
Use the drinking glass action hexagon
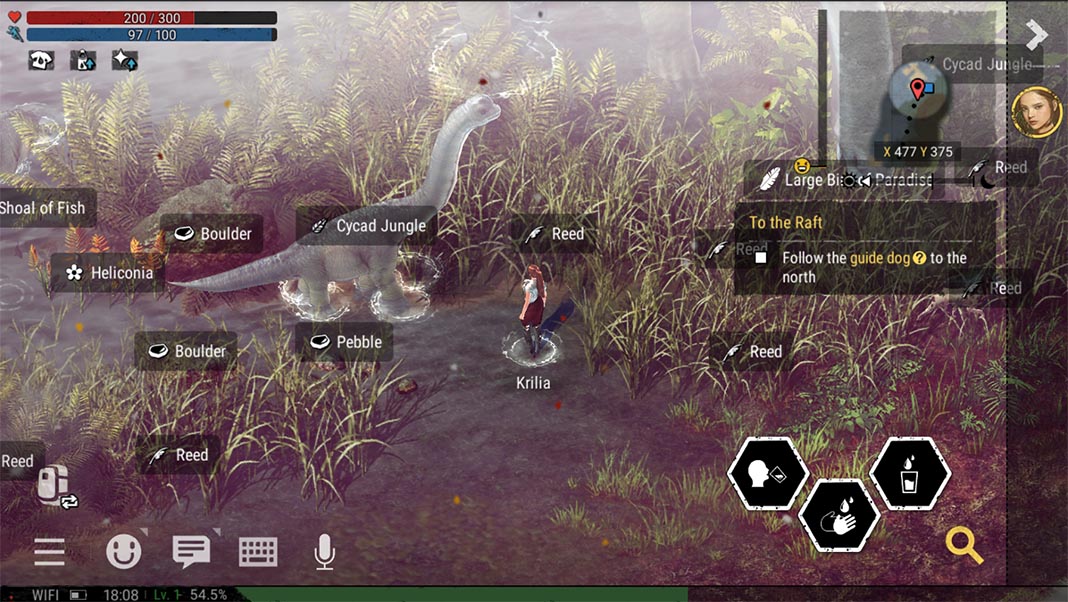click(x=910, y=474)
